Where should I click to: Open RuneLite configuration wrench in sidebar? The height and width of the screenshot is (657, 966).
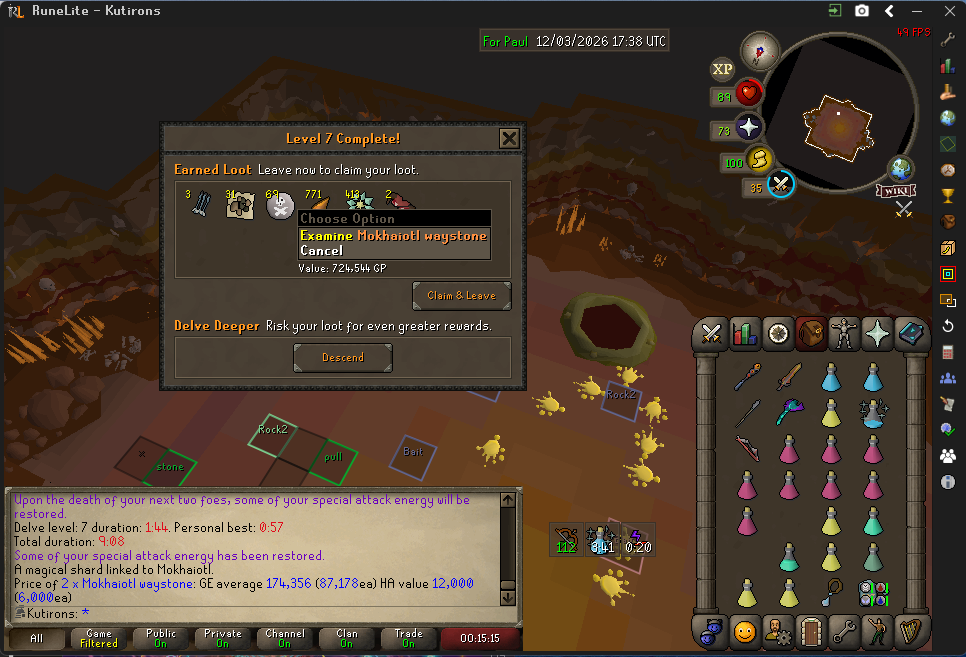948,40
